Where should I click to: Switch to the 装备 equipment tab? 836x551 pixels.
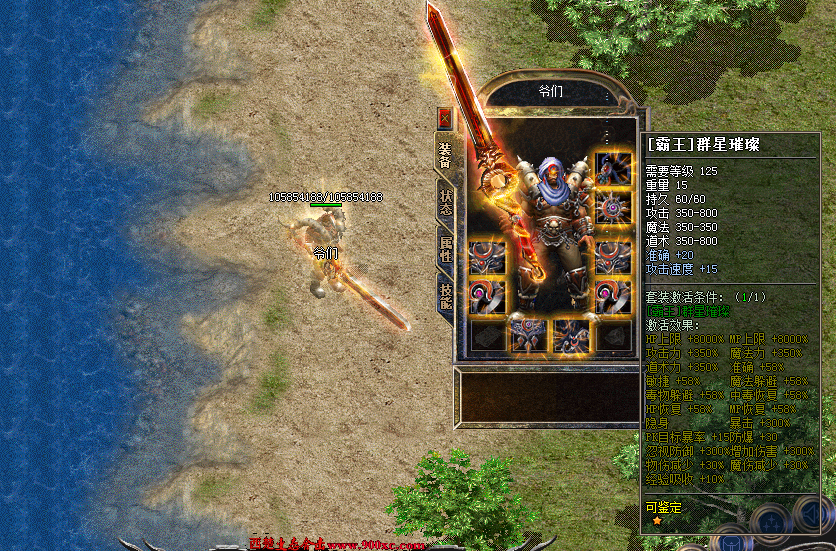[445, 152]
